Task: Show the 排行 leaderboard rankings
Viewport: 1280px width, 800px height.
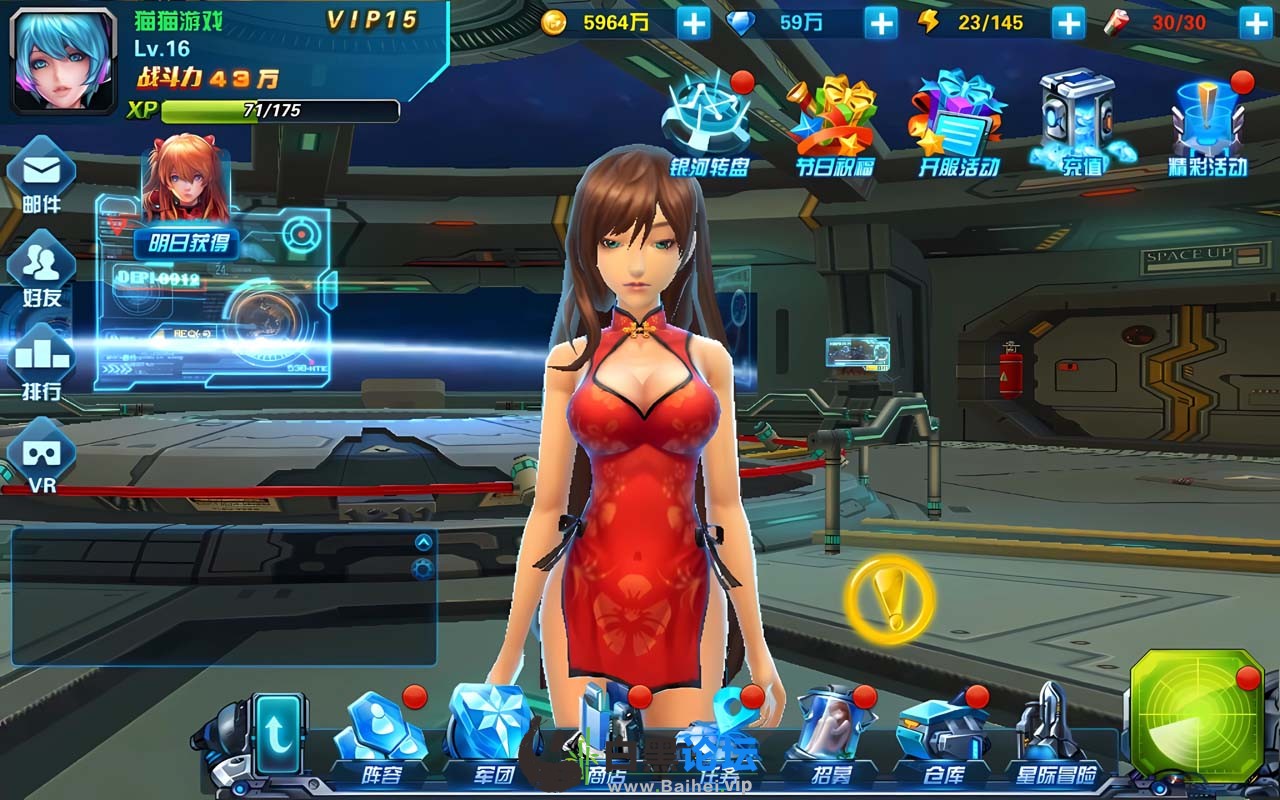Action: click(41, 361)
